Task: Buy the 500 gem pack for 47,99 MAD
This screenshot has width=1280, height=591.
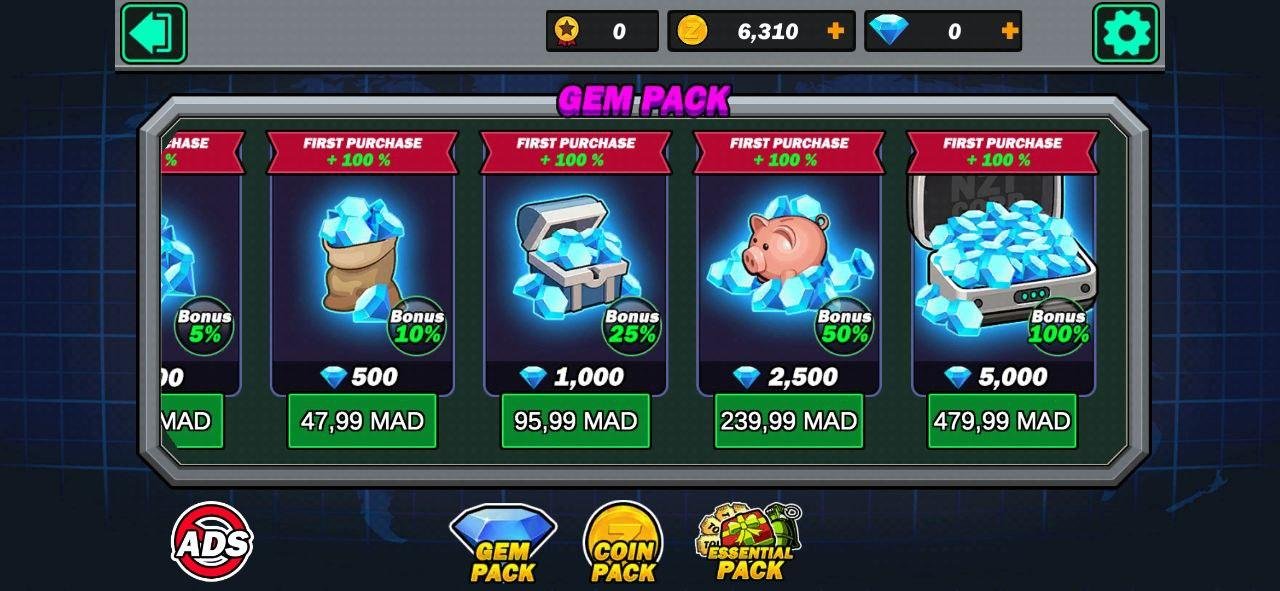Action: click(x=362, y=421)
